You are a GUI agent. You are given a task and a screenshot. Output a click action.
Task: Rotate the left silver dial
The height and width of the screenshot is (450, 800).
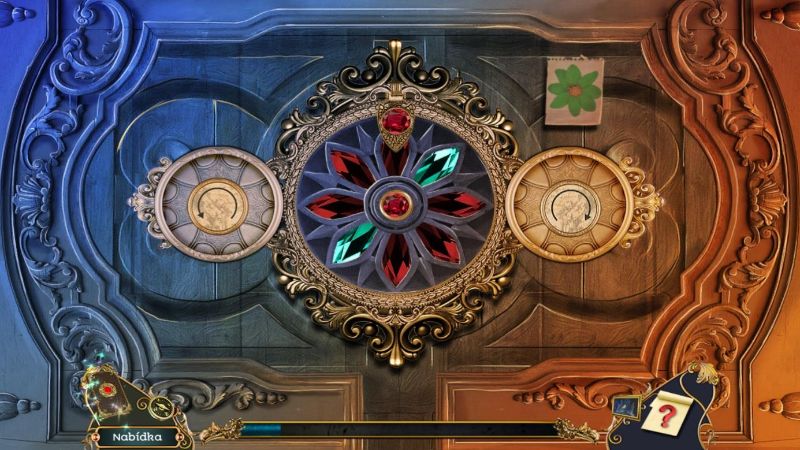click(x=216, y=204)
